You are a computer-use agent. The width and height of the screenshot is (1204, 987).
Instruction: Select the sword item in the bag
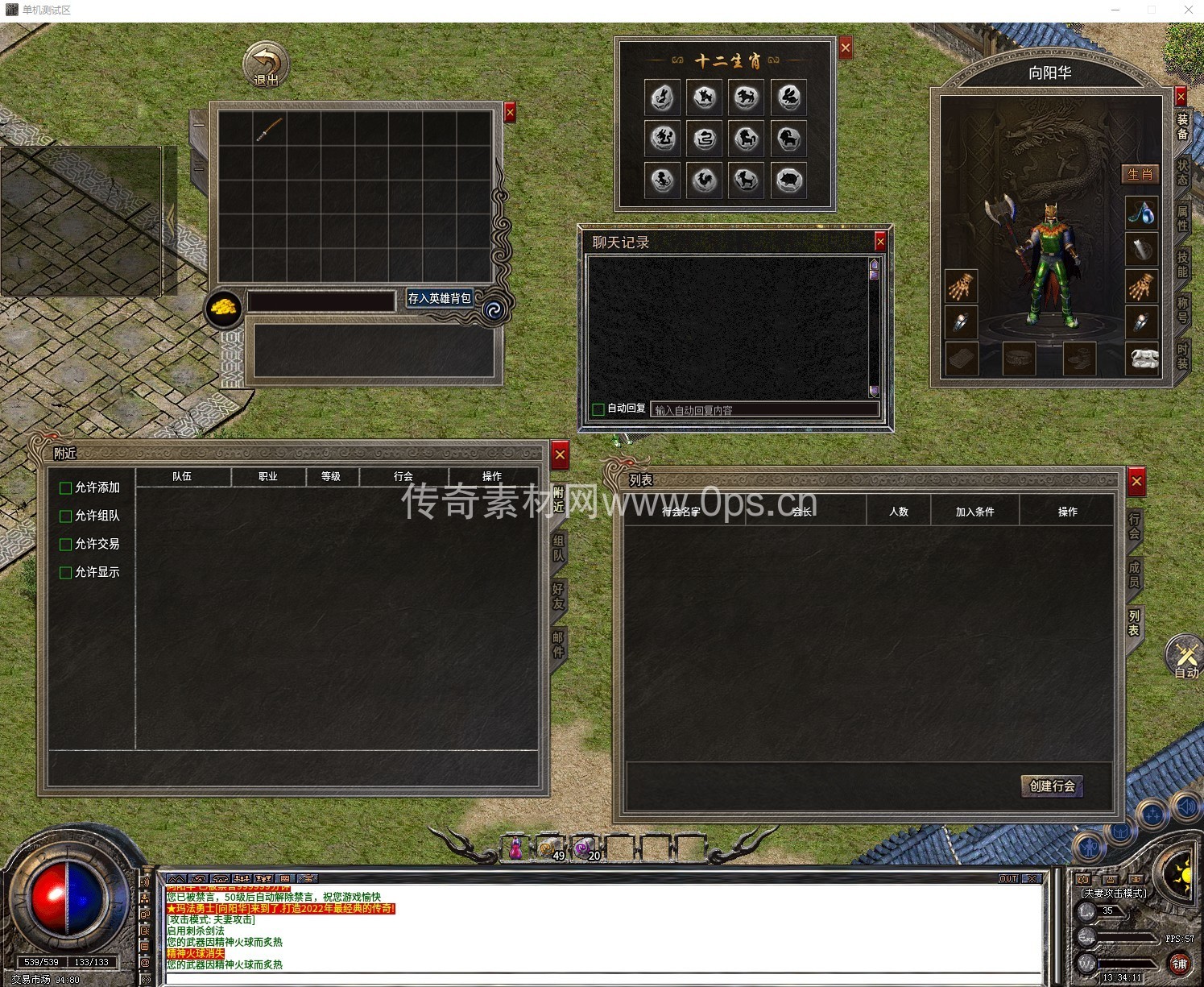(x=269, y=129)
